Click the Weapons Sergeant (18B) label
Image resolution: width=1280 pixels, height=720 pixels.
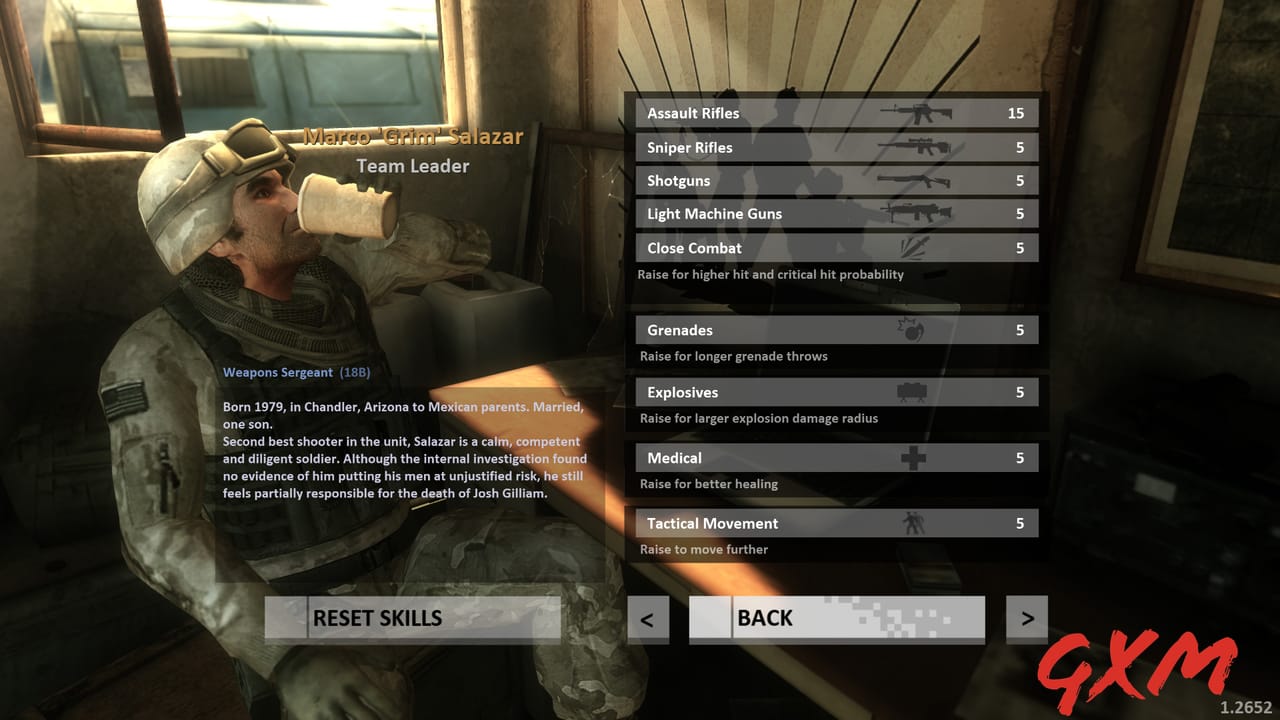(x=296, y=371)
